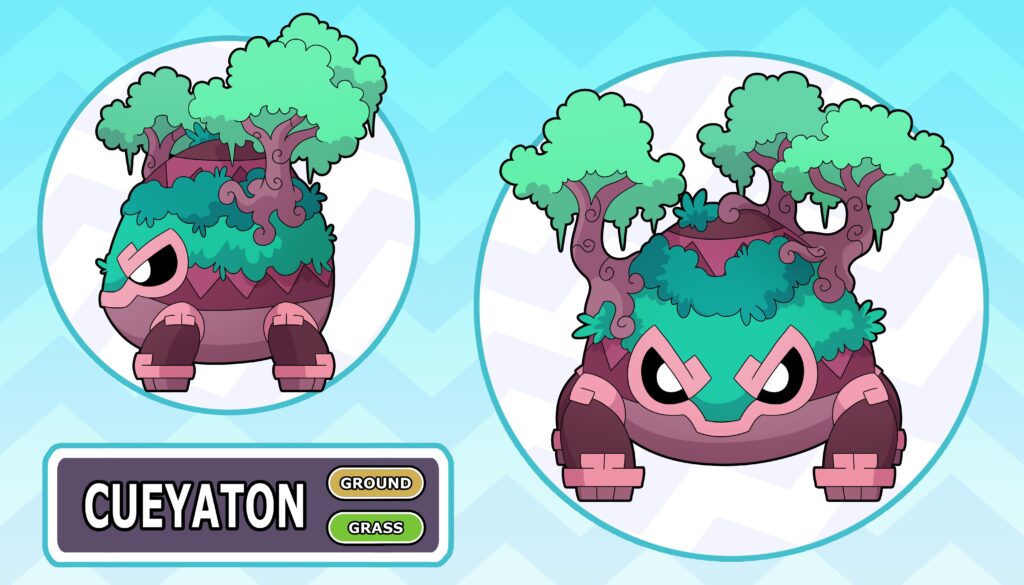Select the GRASS type badge

(376, 526)
